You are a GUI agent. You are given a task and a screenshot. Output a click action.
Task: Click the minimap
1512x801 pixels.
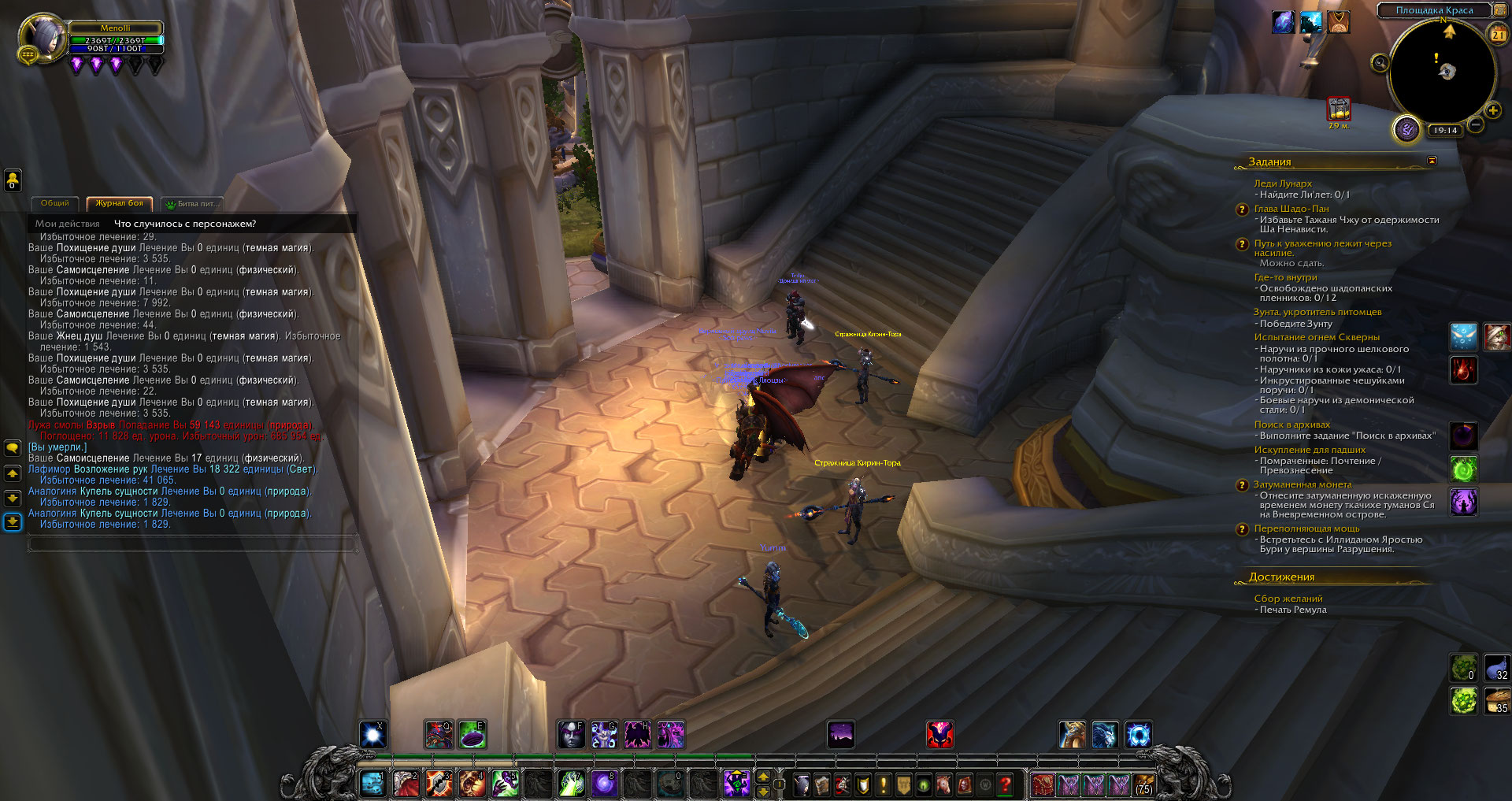coord(1443,72)
